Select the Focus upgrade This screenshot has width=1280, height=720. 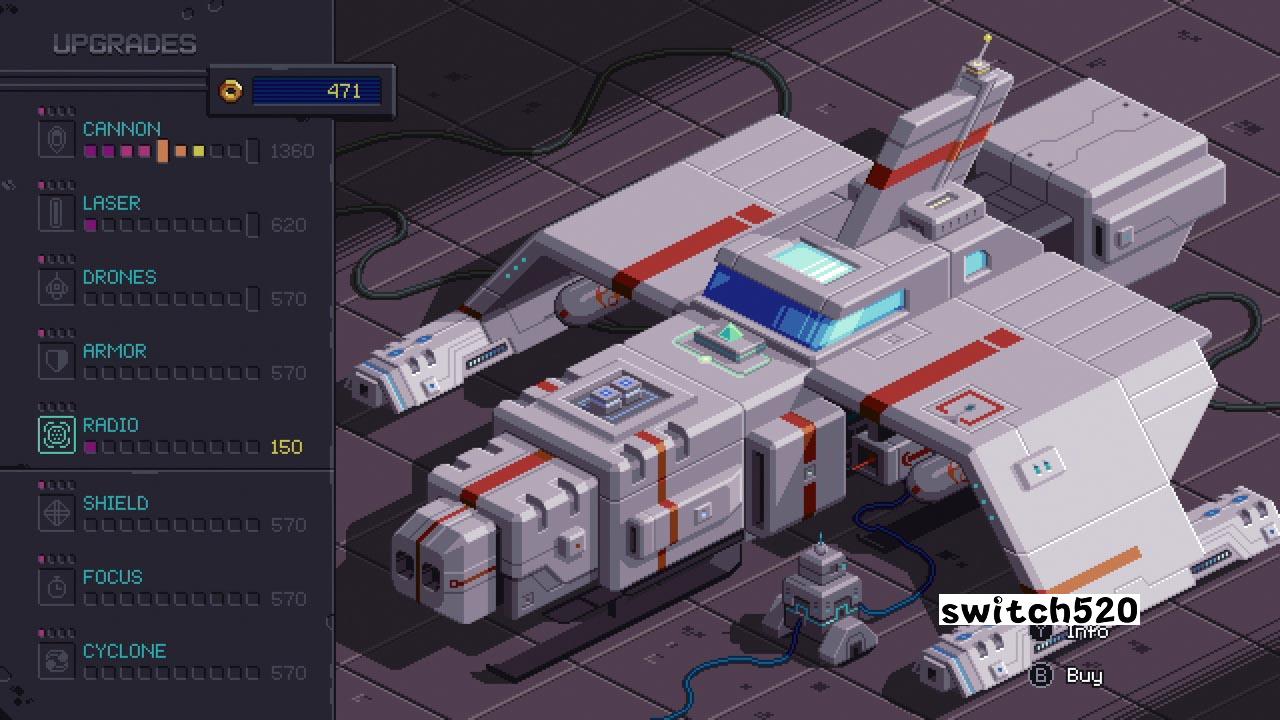112,577
